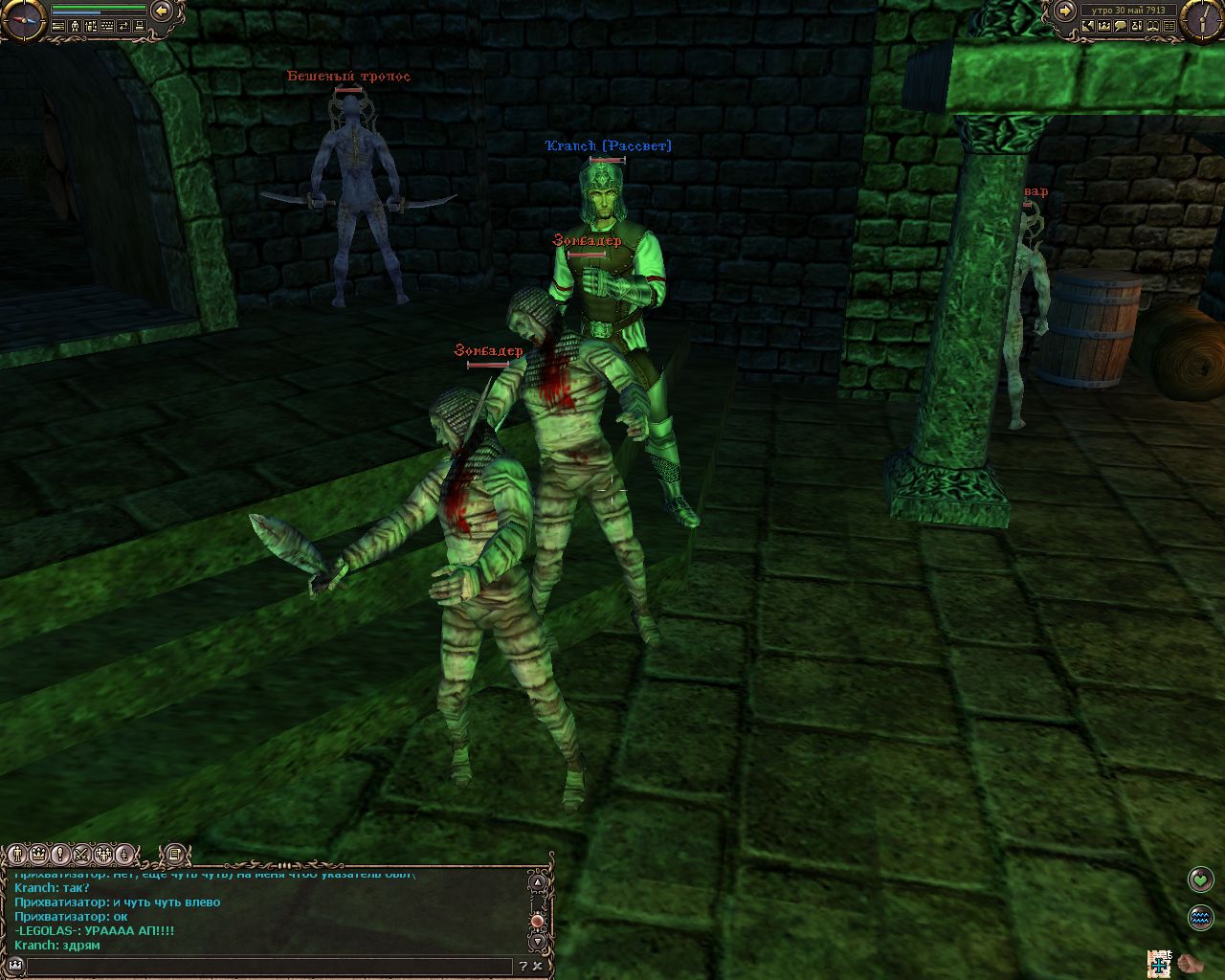Click the yellow left arrow button
This screenshot has width=1225, height=980.
tap(162, 11)
